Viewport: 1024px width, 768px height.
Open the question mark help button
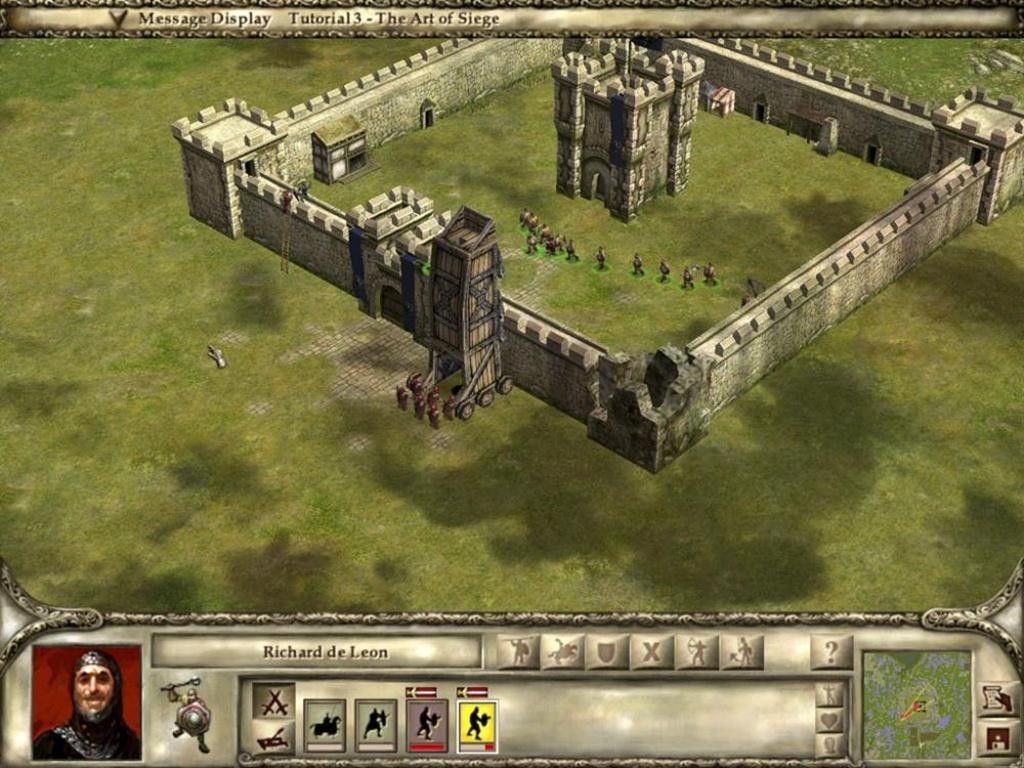tap(831, 653)
